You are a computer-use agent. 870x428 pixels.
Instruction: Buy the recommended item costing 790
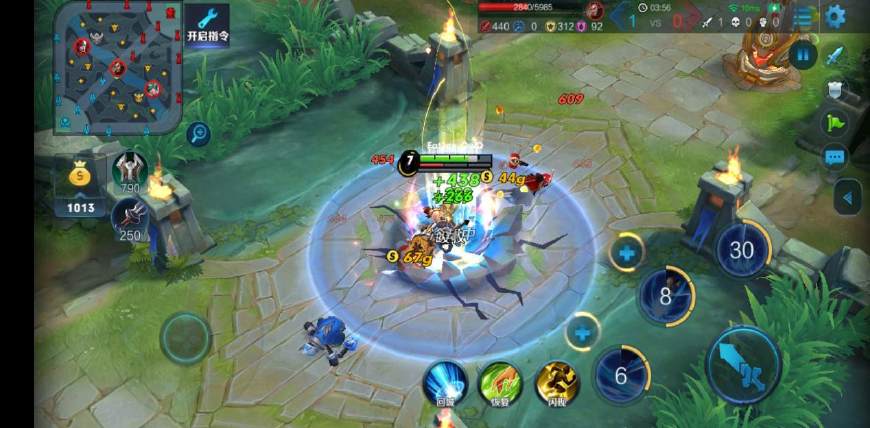pos(130,170)
